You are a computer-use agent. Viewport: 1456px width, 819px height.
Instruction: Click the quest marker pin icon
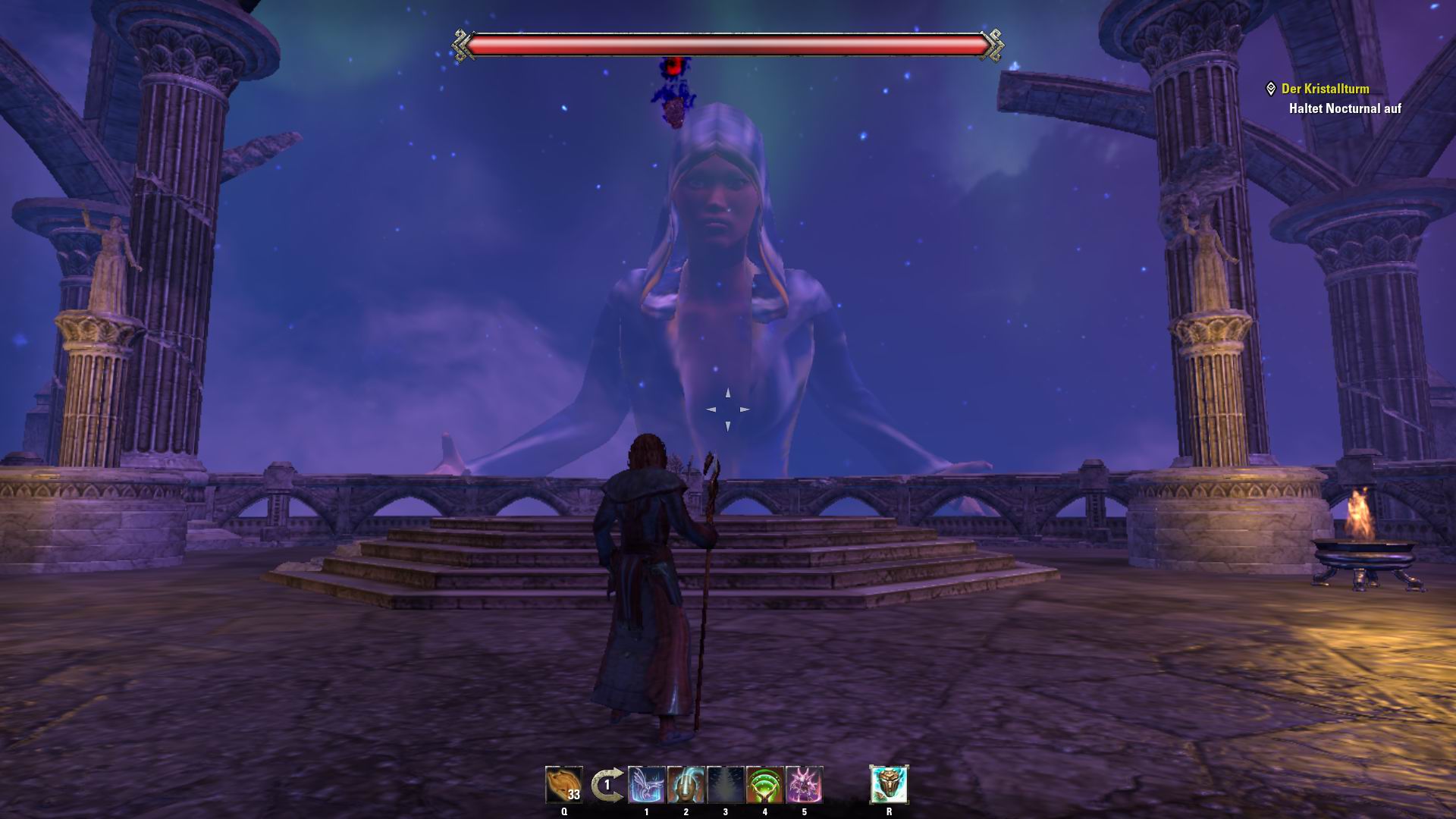(1272, 88)
